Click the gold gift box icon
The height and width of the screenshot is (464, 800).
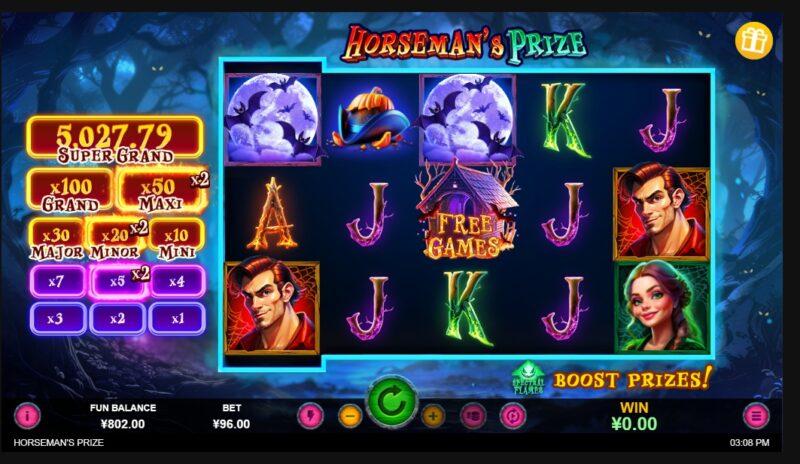coord(754,40)
